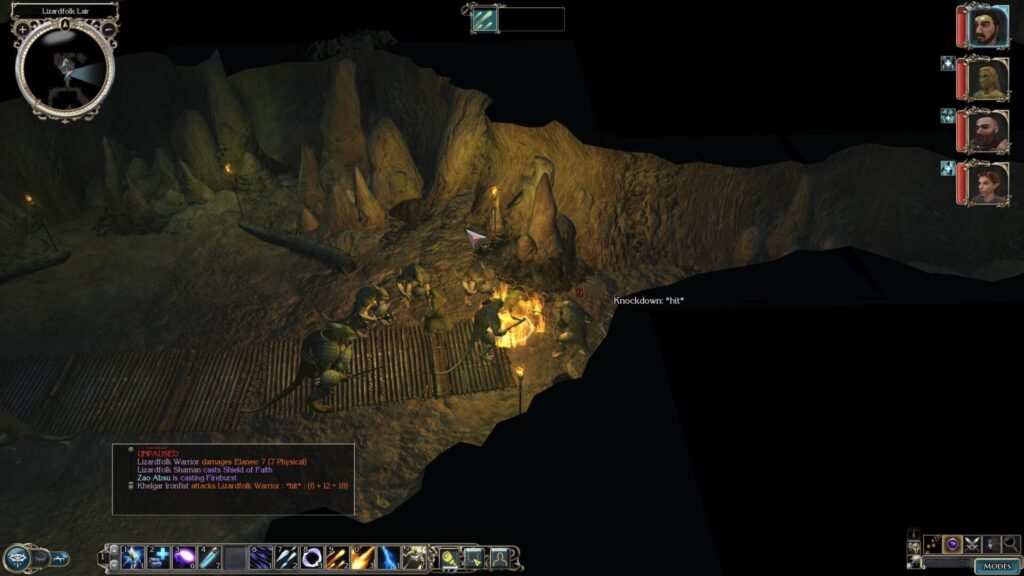Cast the purple orb spell in slot 3
Screen dimensions: 1024x576
(184, 557)
